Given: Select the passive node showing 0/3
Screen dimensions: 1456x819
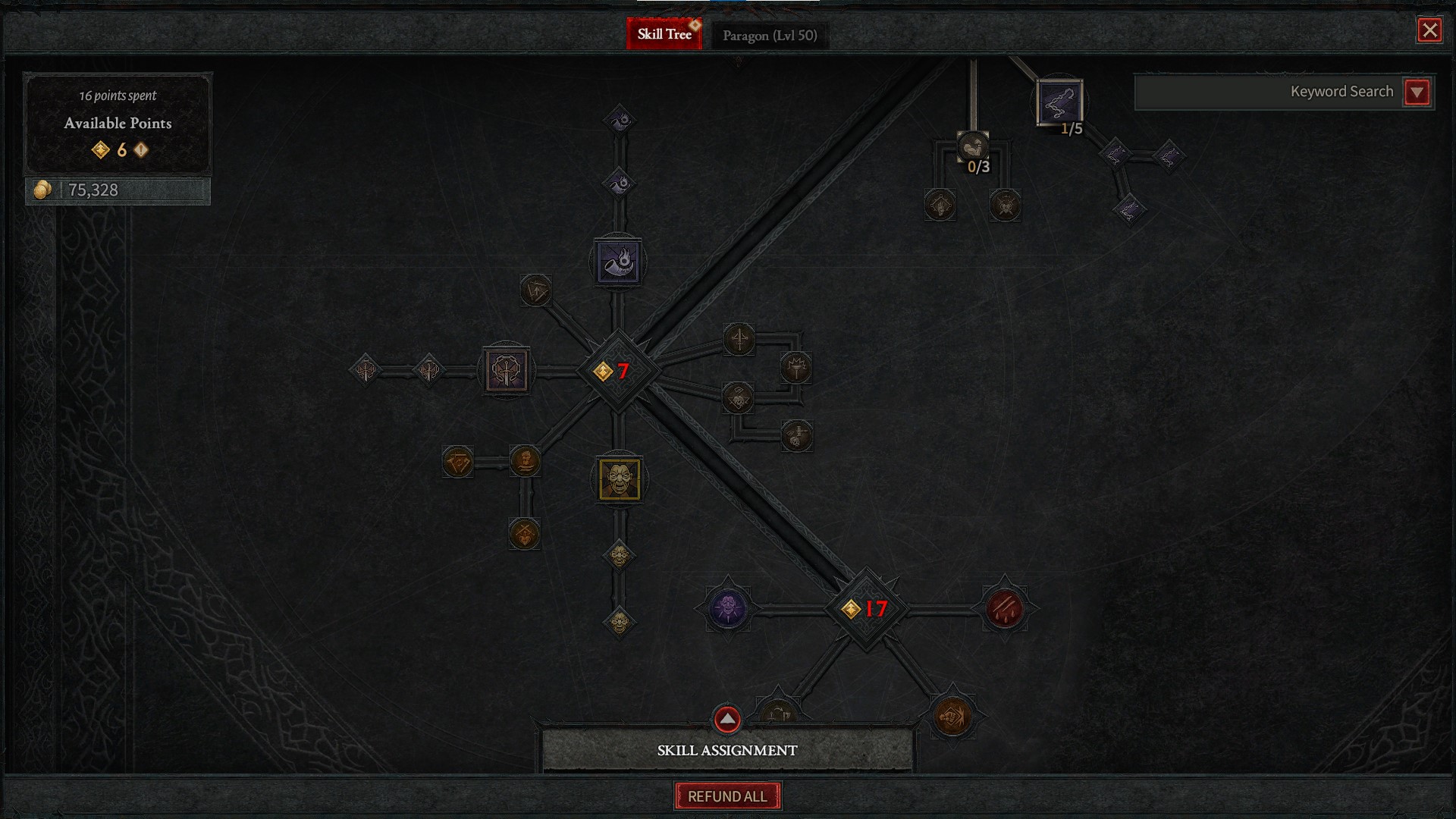Looking at the screenshot, I should pos(973,147).
